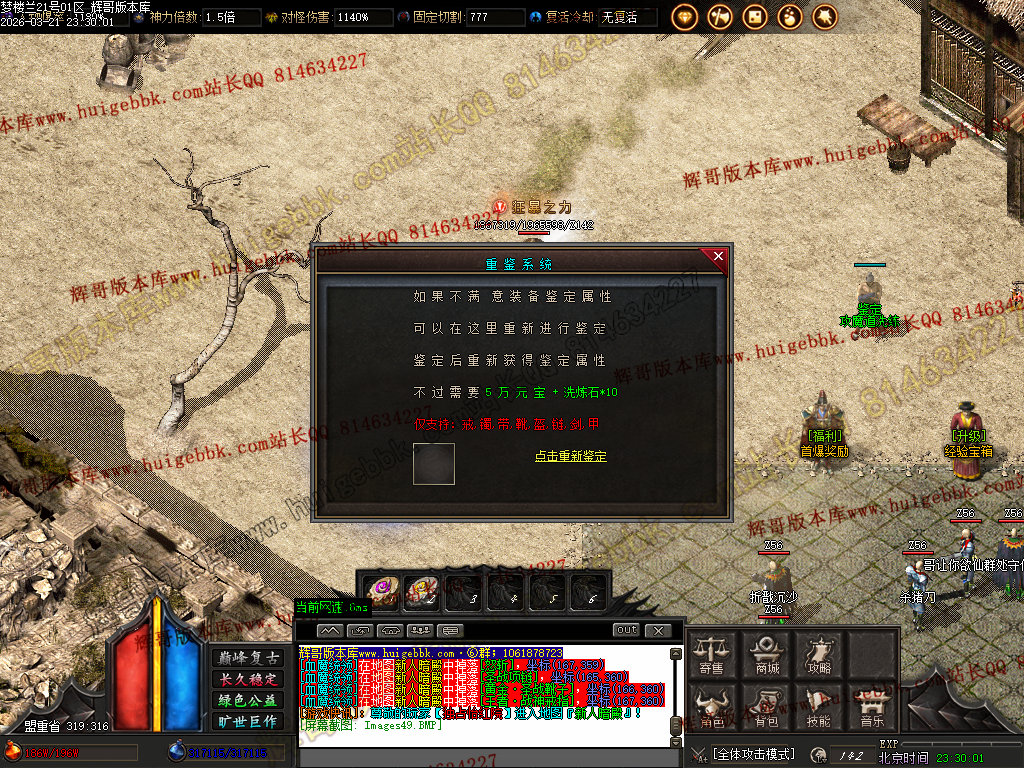This screenshot has width=1024, height=768.
Task: Open the 商城 shop
Action: click(x=766, y=655)
